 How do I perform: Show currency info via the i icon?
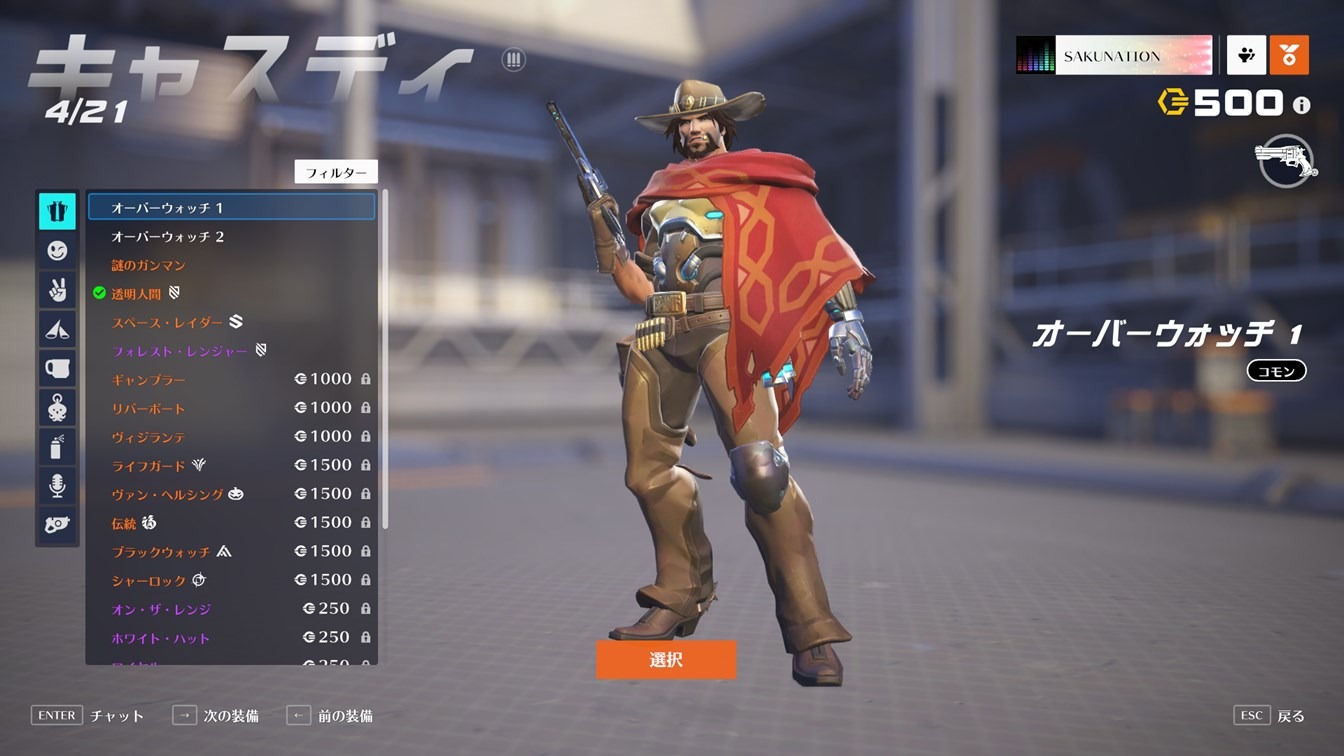(1301, 104)
